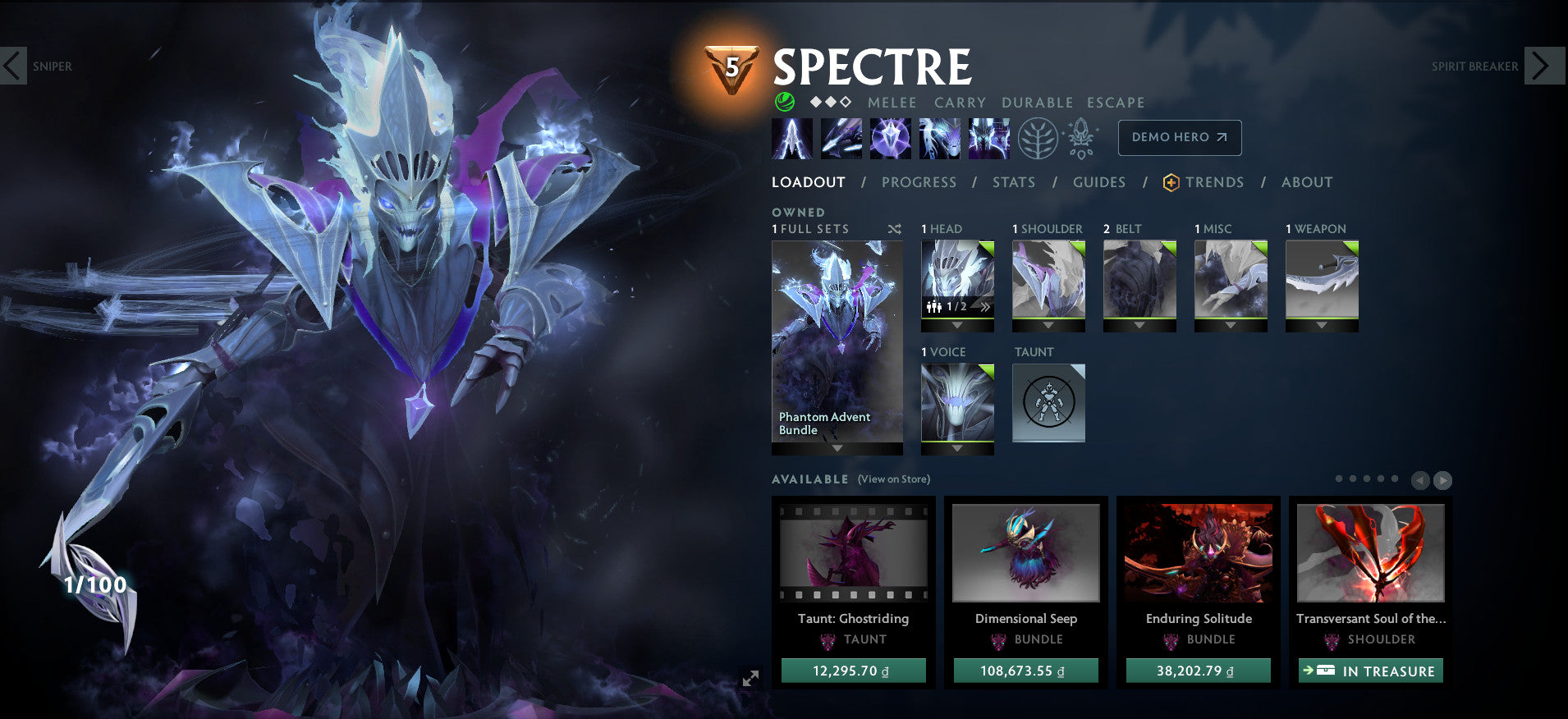Expand the Head item dropdown arrow

[957, 326]
